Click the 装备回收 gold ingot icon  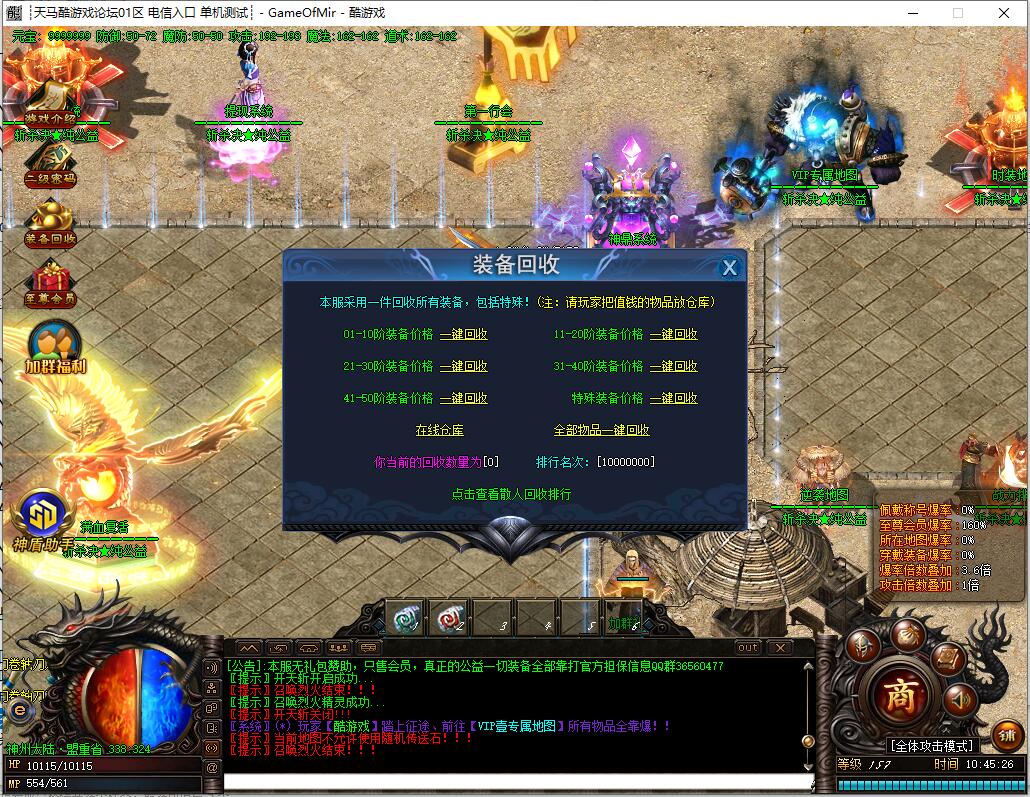click(x=50, y=222)
